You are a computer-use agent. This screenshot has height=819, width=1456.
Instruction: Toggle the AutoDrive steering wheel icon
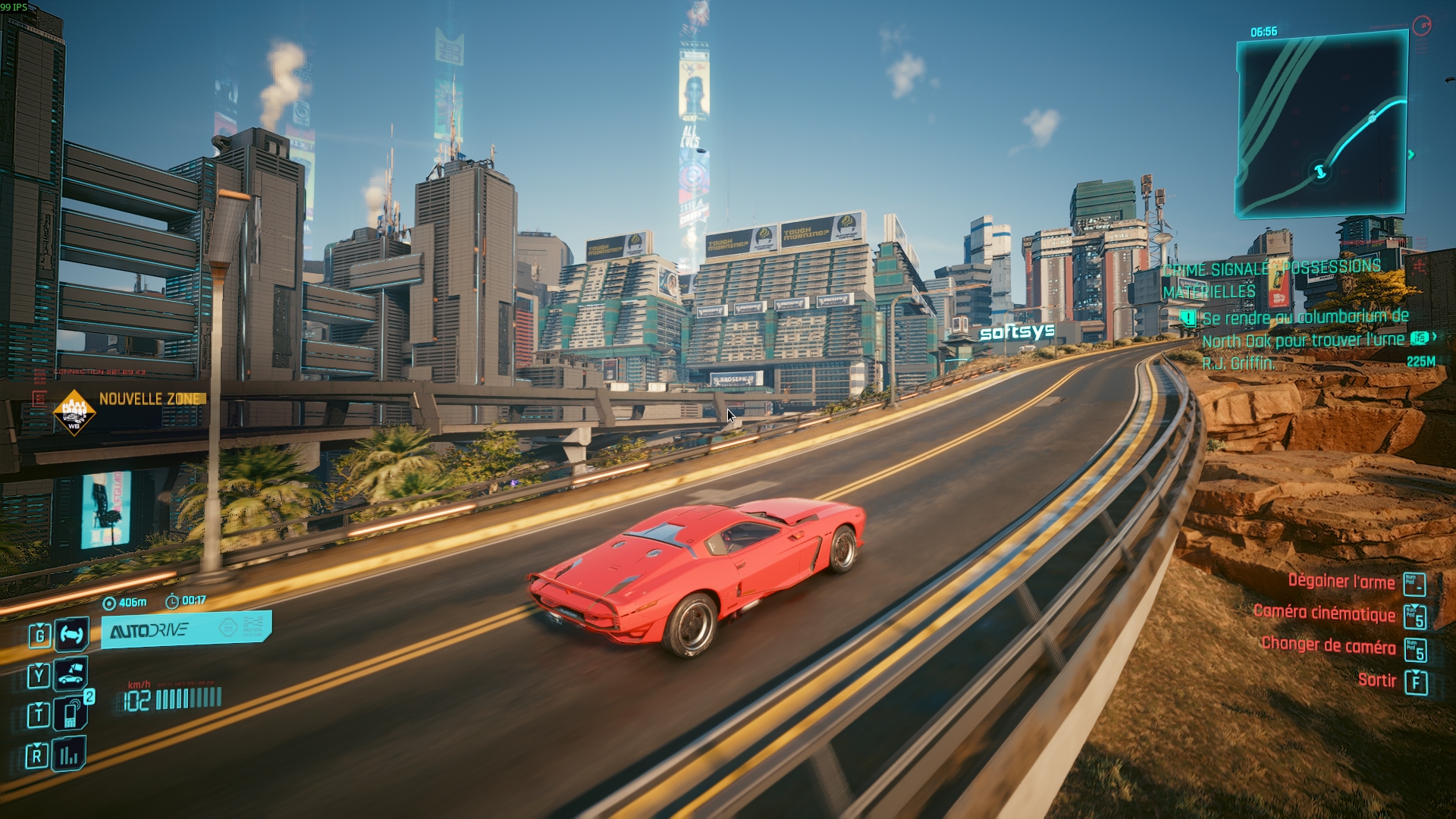point(71,634)
